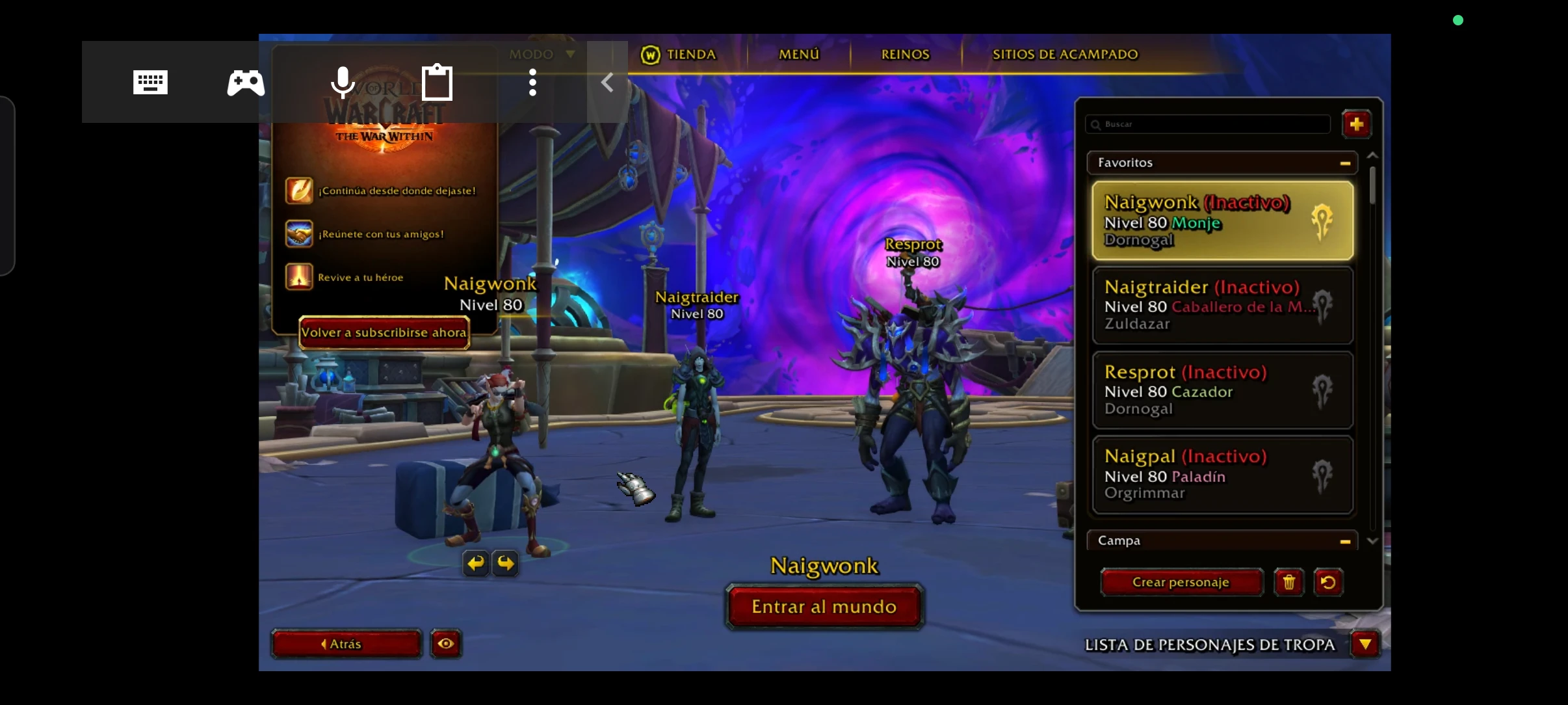Open the overlay's virtual keyboard

(150, 83)
